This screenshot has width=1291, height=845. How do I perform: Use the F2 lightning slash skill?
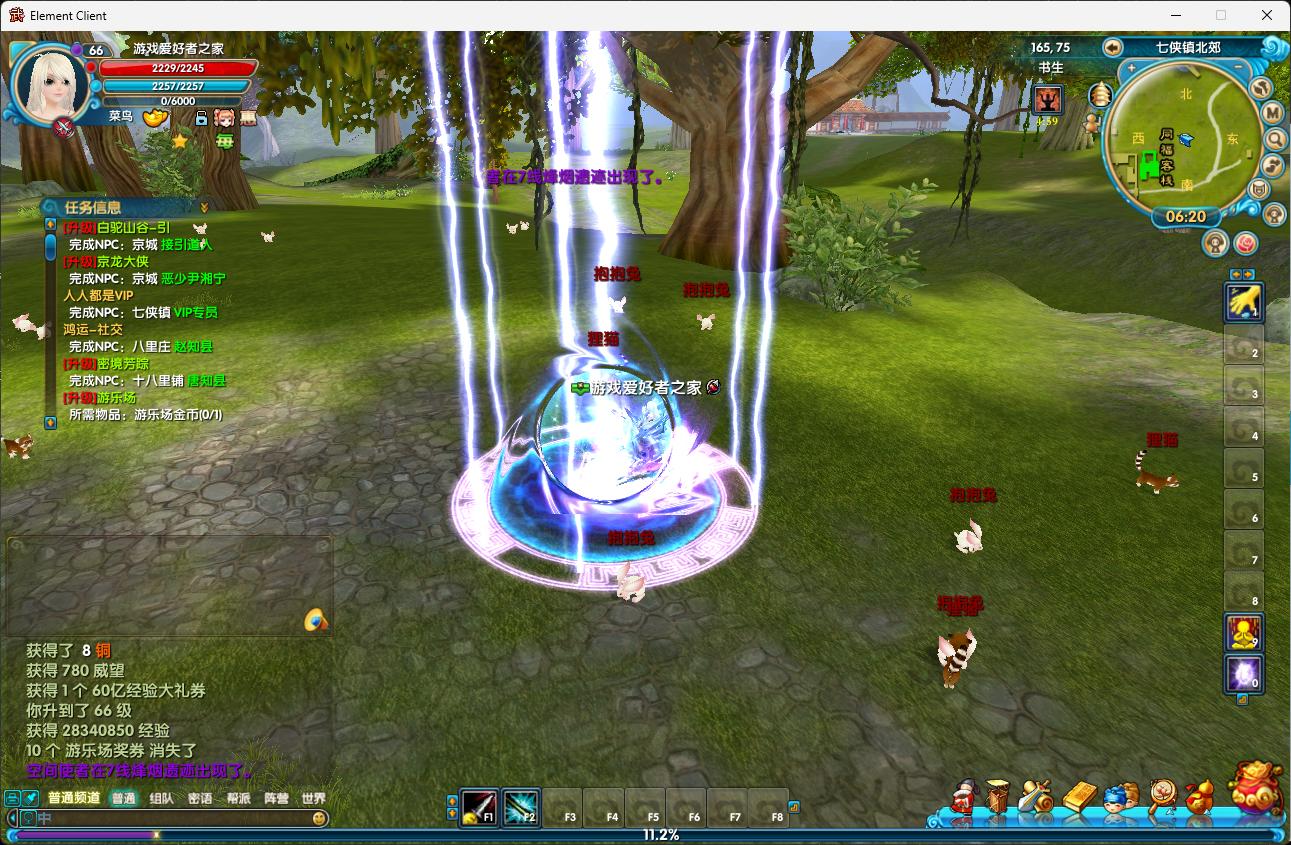(x=521, y=806)
